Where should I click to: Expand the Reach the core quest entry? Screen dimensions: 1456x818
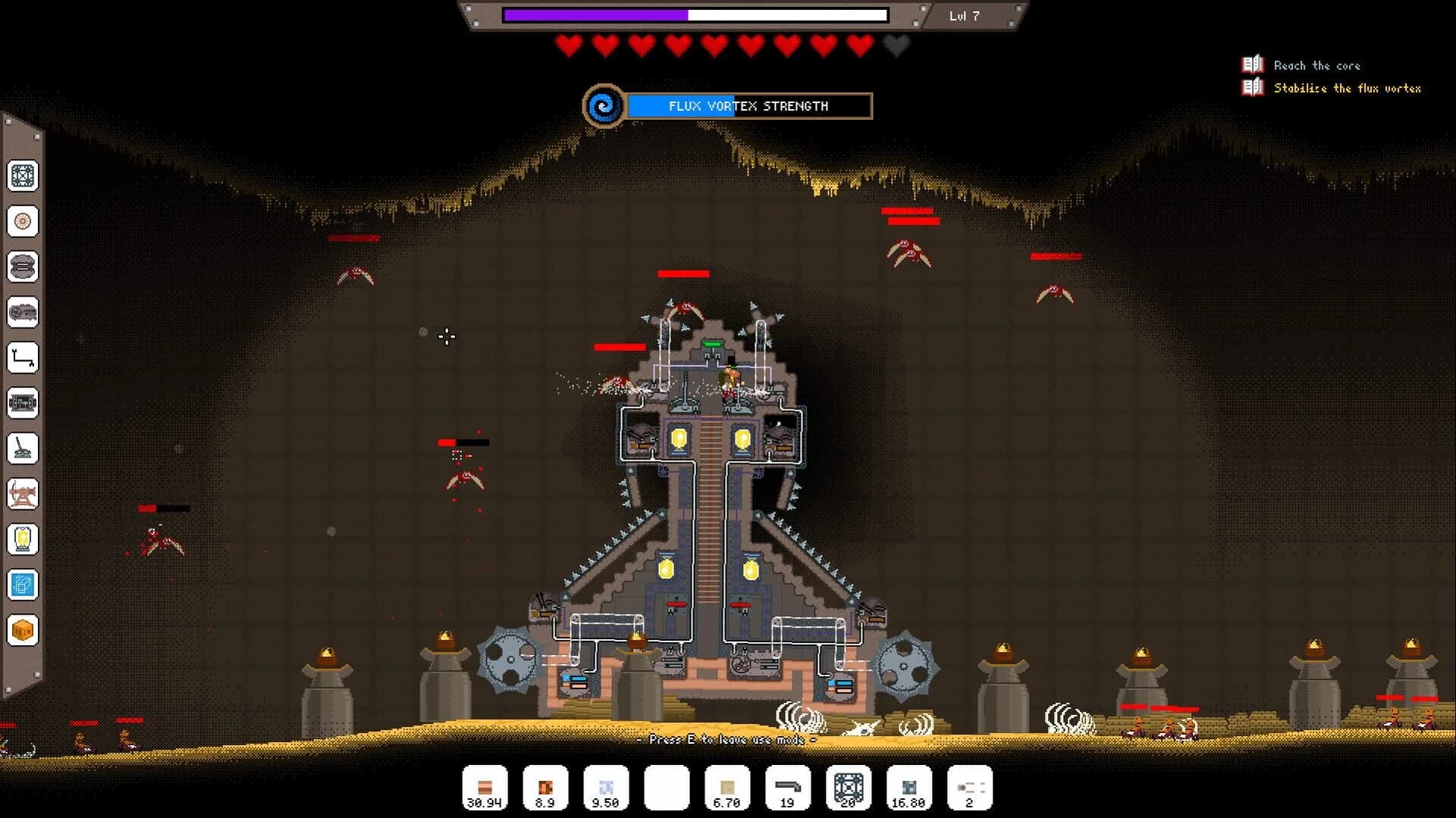1317,66
